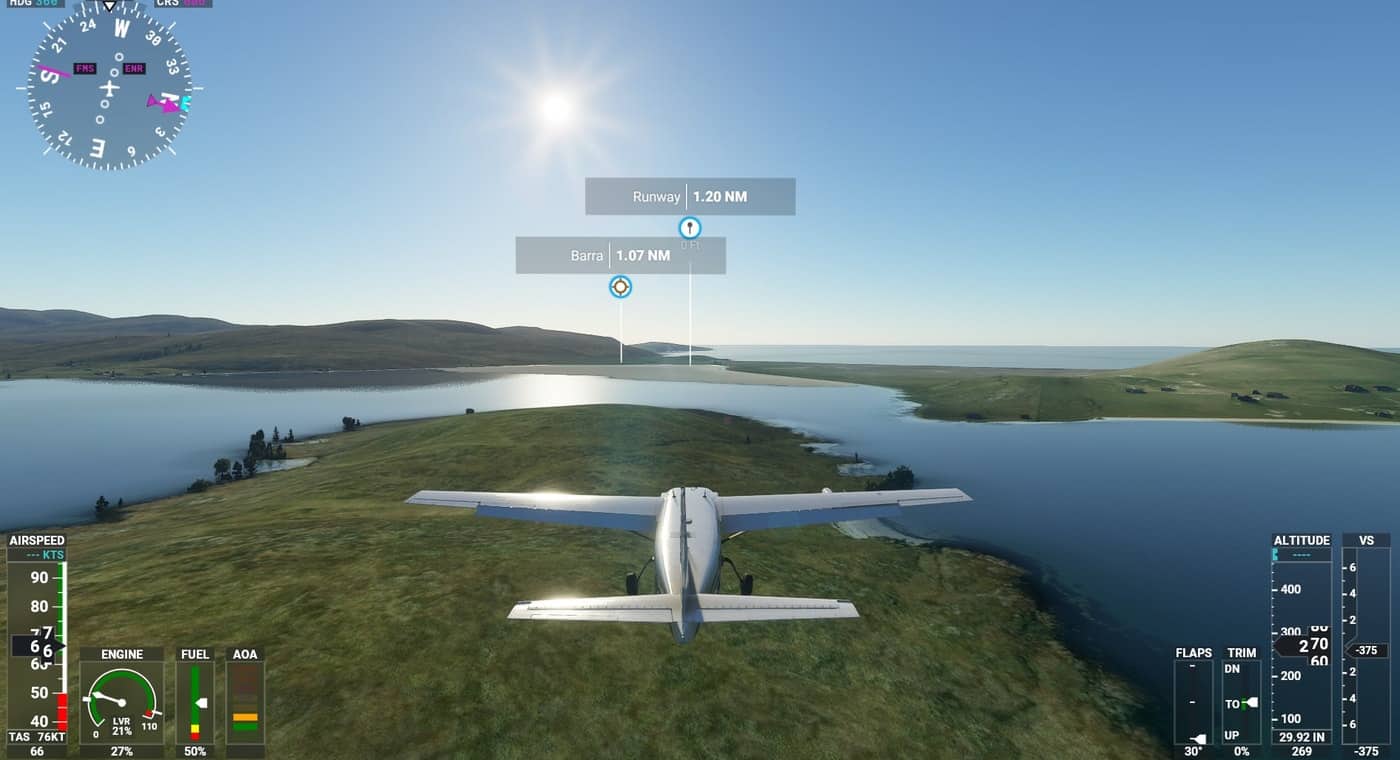
Task: Select the Runway distance marker label
Action: tap(690, 197)
